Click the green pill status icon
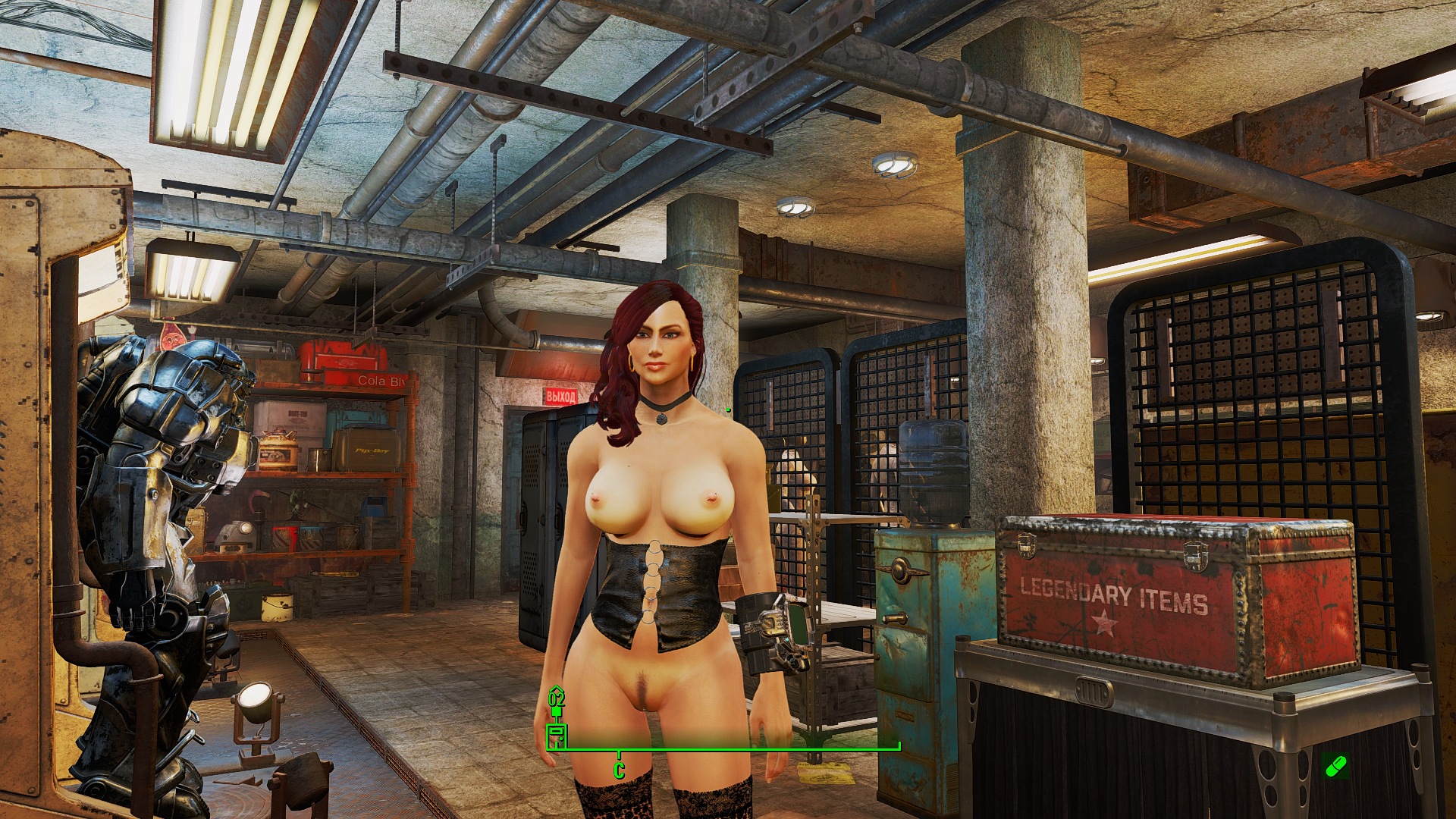 click(x=1335, y=766)
